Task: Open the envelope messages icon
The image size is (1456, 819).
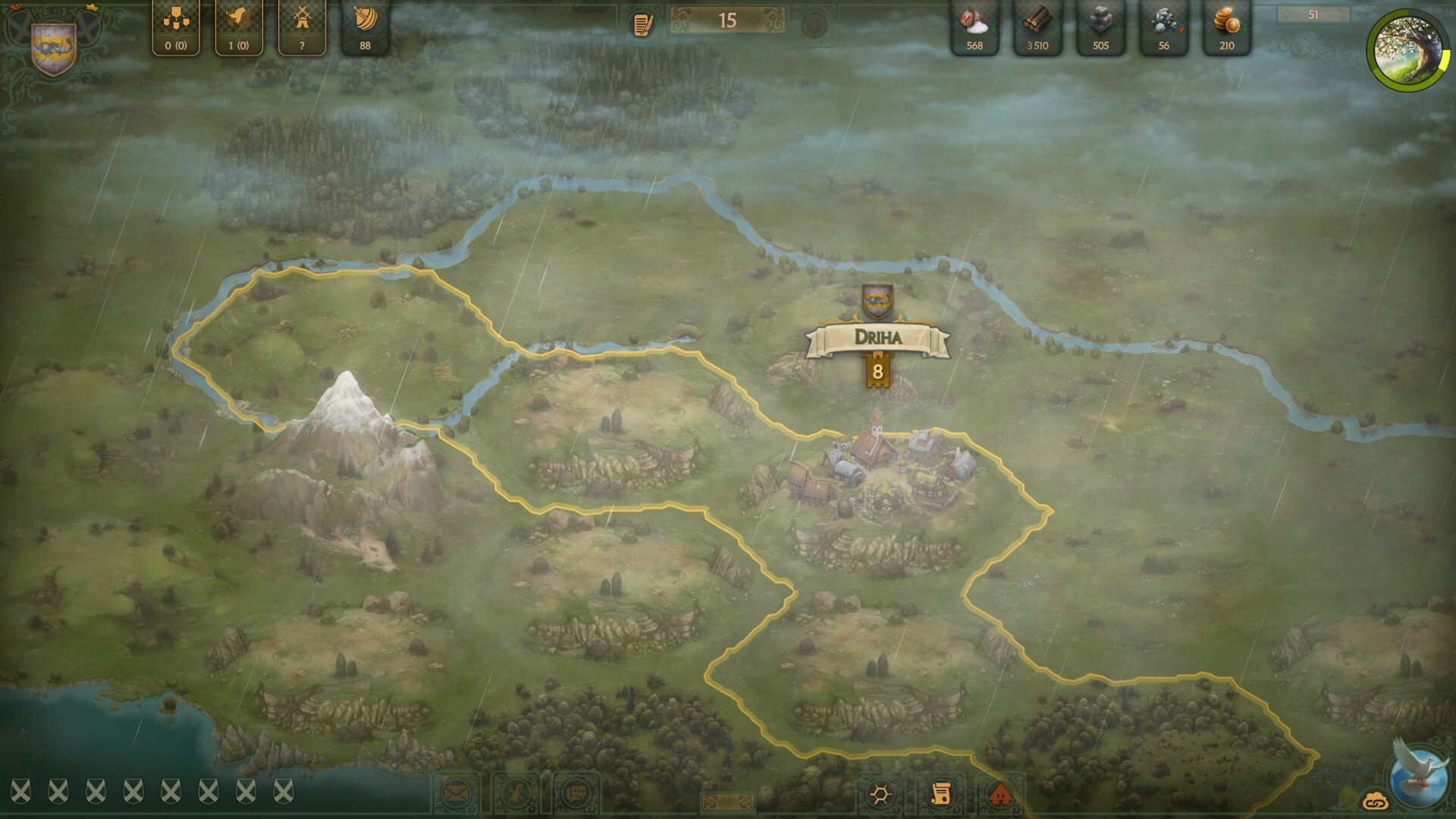Action: point(455,793)
